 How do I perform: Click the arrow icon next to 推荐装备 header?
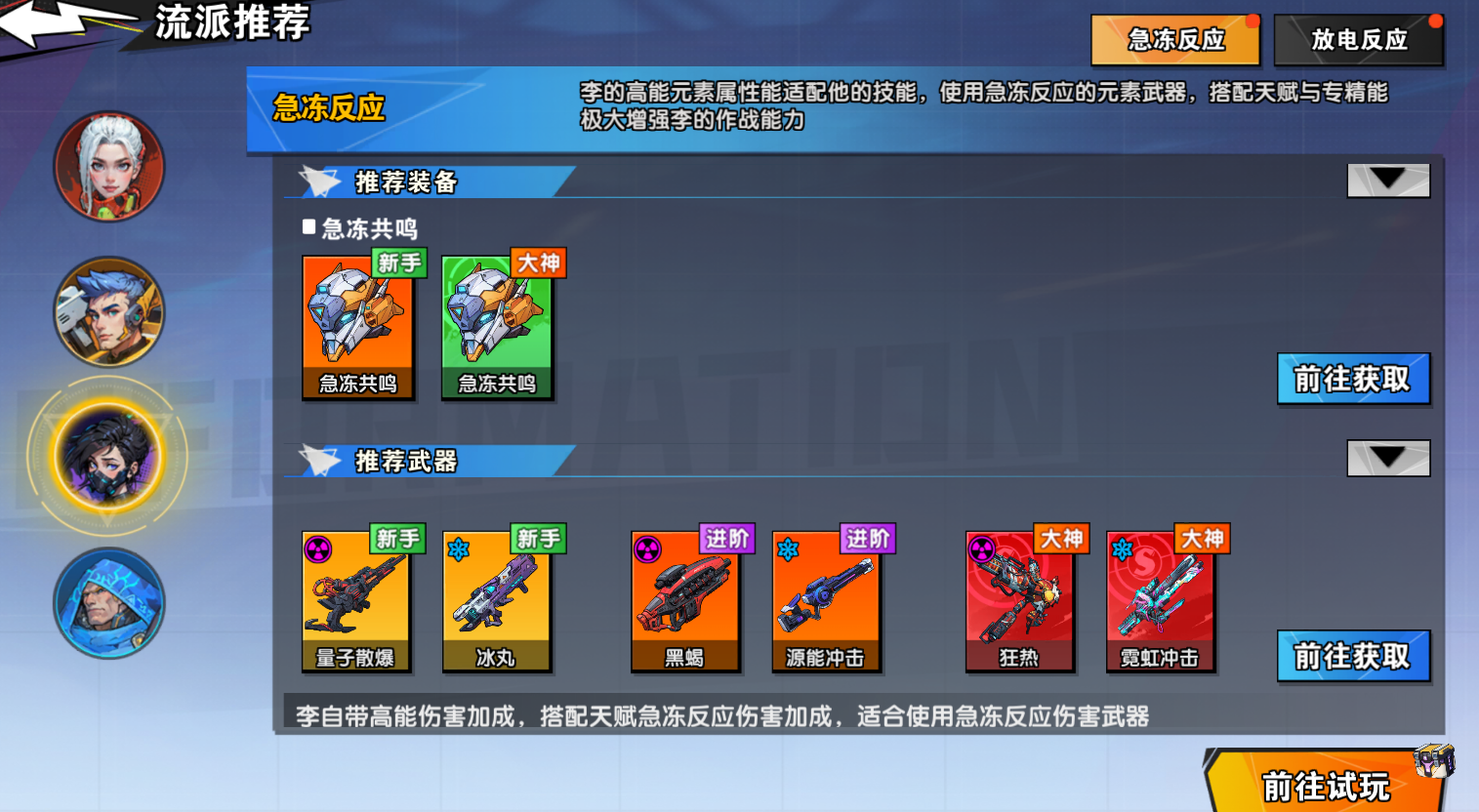[x=1387, y=180]
